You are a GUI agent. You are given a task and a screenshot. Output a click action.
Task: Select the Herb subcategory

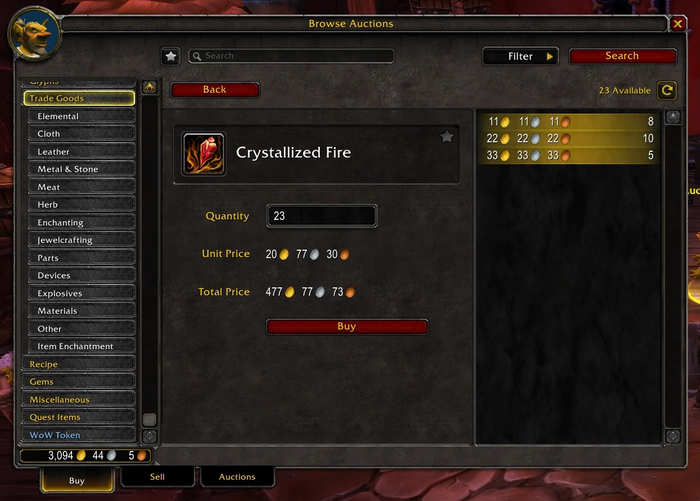tap(81, 205)
